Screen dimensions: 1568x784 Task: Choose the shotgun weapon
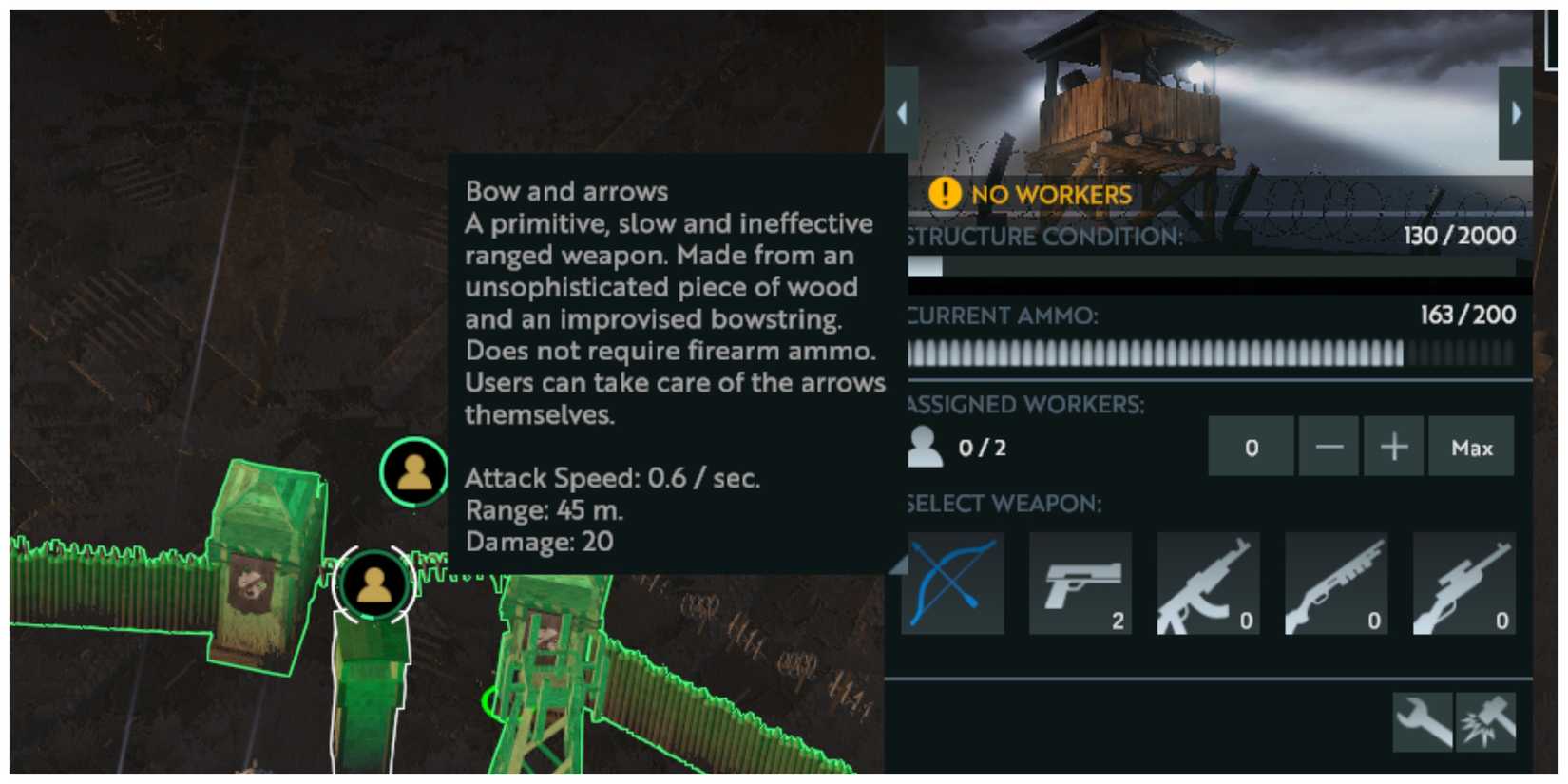(1336, 582)
